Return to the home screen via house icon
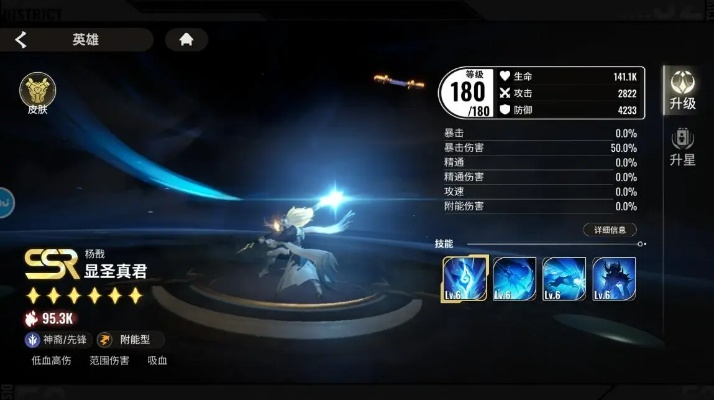The height and width of the screenshot is (400, 714). click(186, 40)
